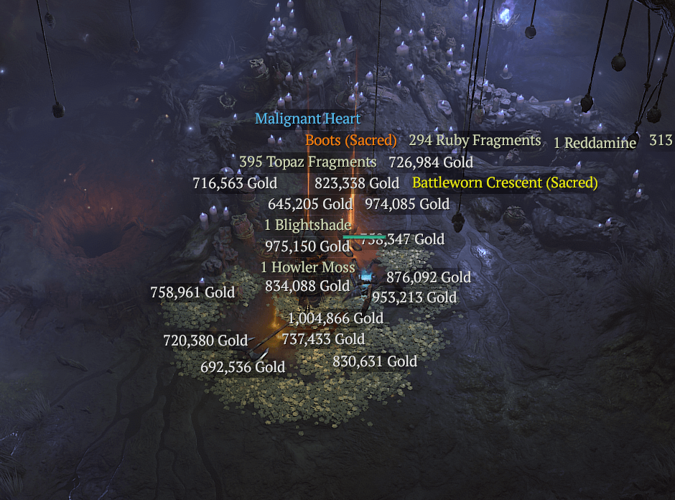Viewport: 675px width, 500px height.
Task: Pick up the 692,536 Gold label
Action: click(x=243, y=367)
